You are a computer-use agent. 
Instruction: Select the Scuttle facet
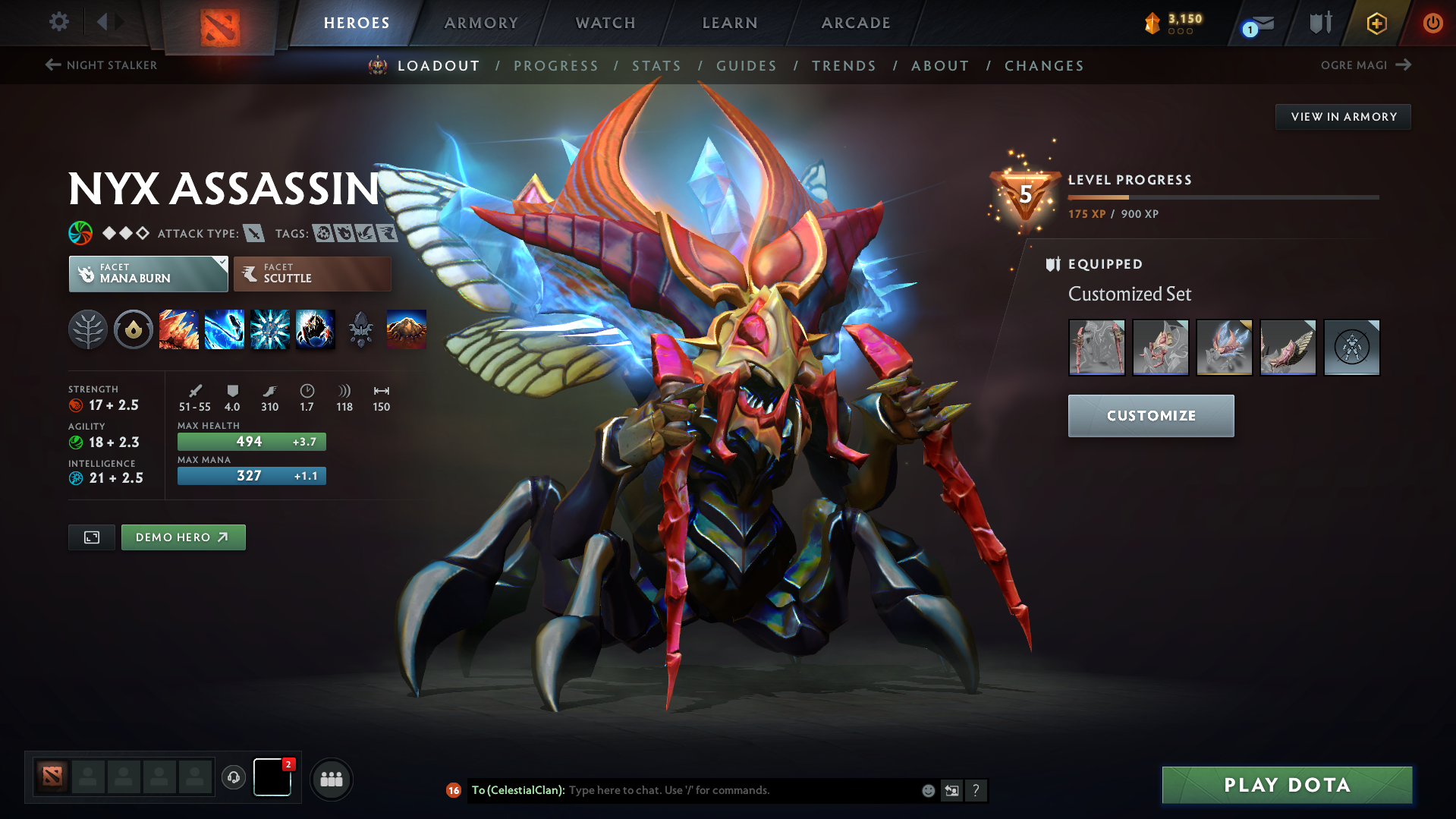pyautogui.click(x=312, y=273)
